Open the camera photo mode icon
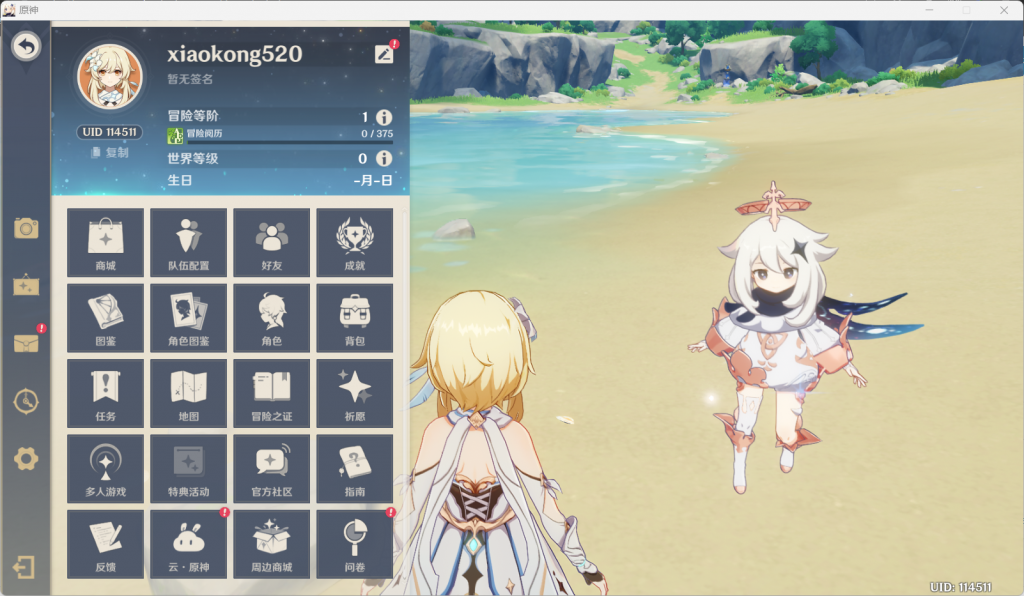 click(26, 228)
